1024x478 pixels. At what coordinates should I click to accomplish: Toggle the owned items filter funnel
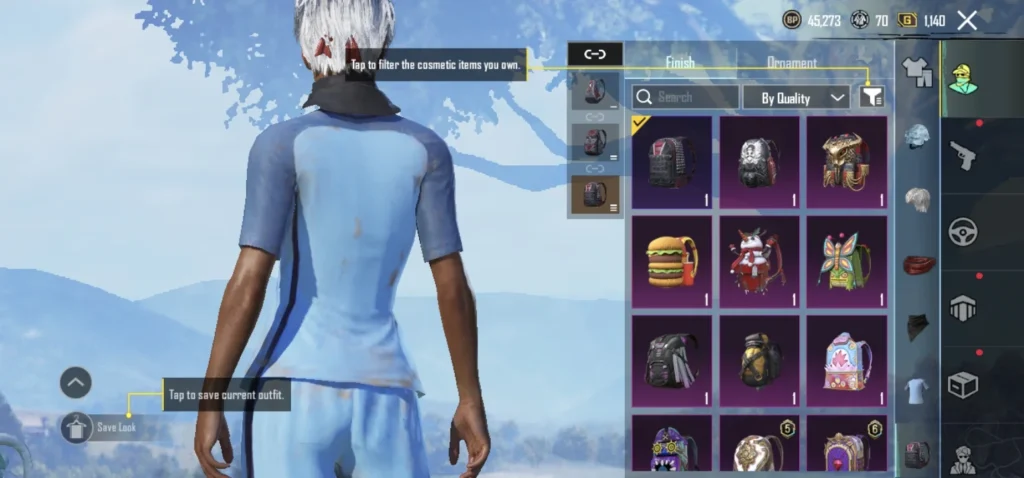871,97
